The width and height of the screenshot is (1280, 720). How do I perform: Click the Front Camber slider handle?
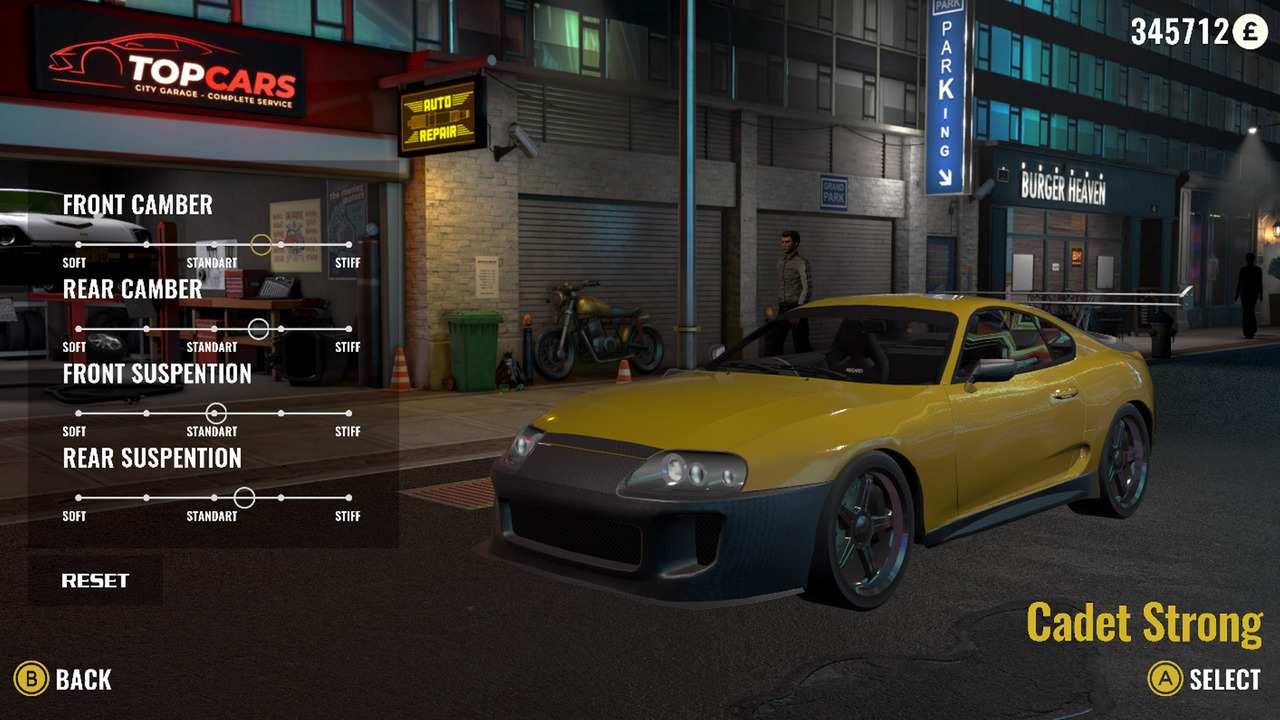click(260, 242)
